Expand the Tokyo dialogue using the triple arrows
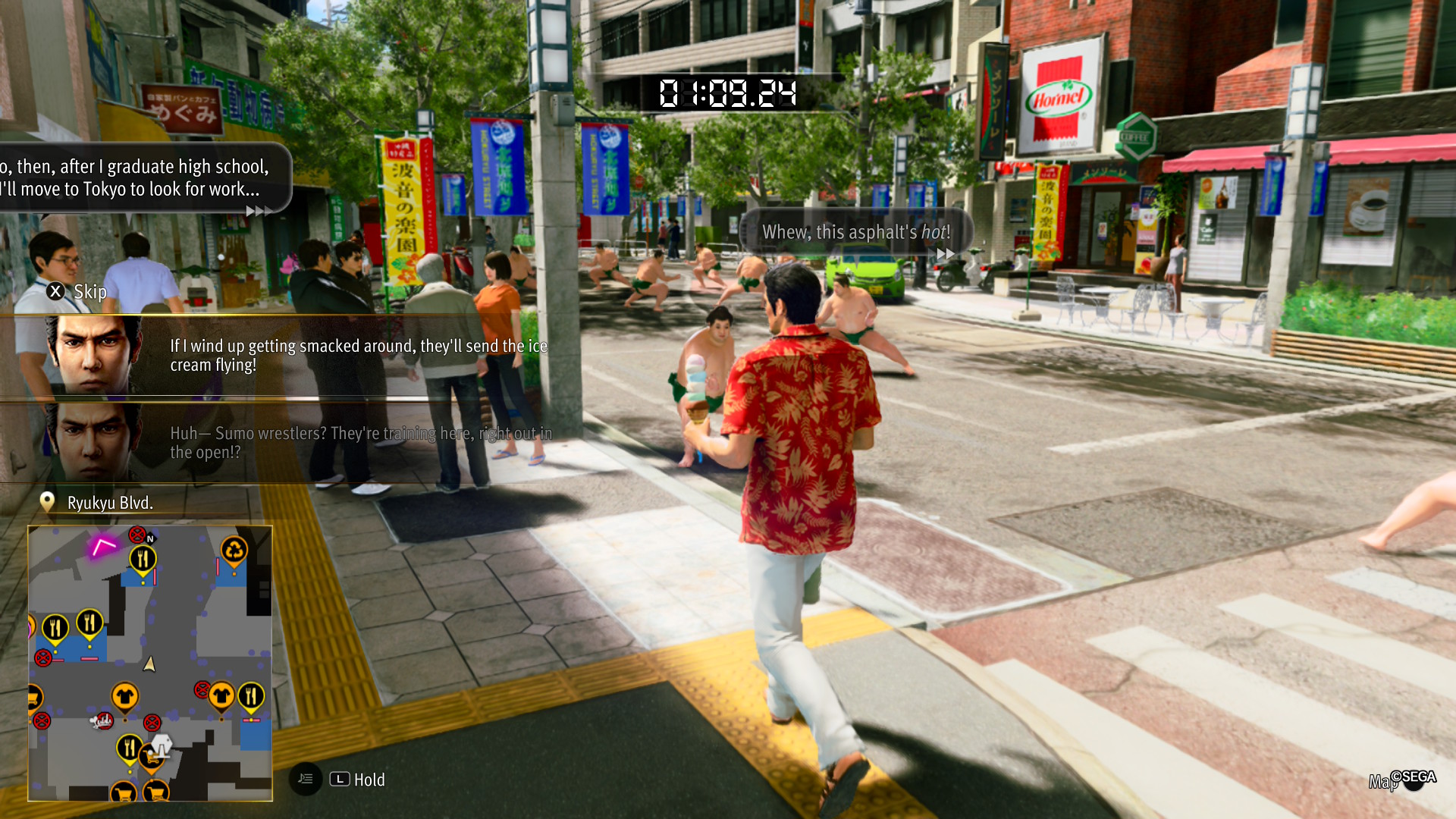 [x=259, y=212]
